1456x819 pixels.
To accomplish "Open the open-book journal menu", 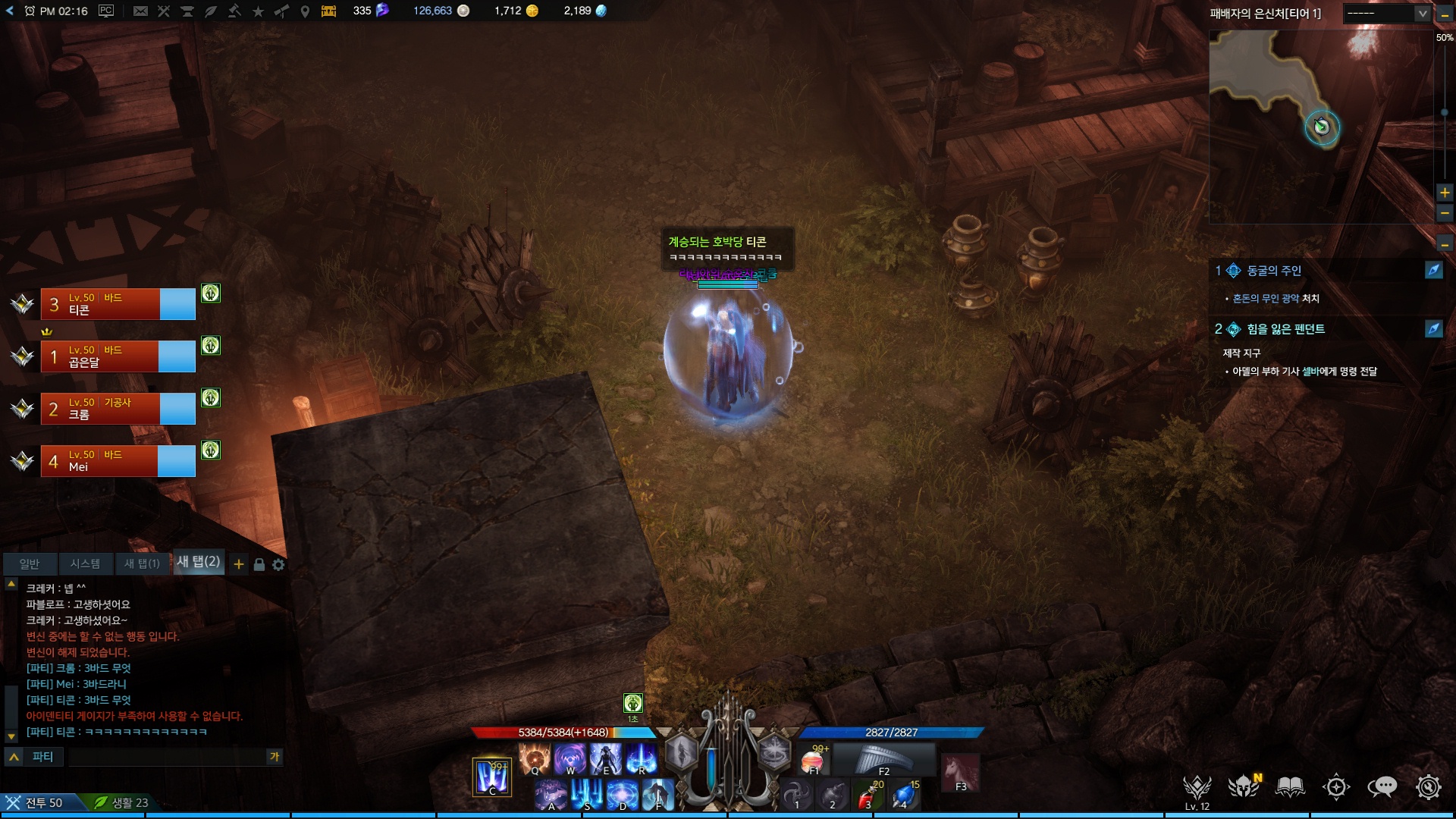I will tap(1290, 787).
